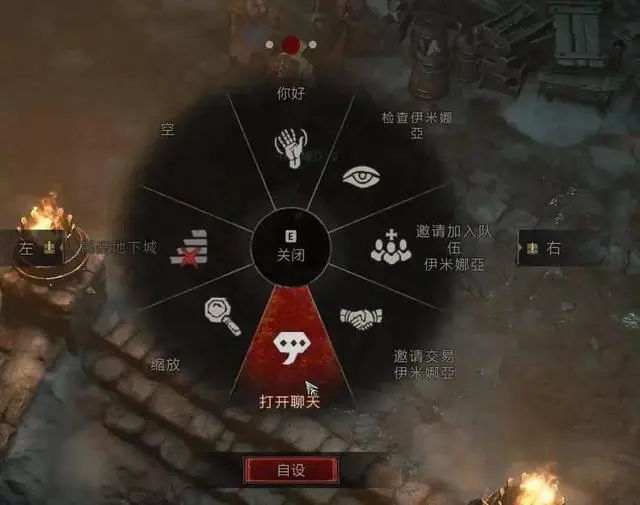Viewport: 640px width, 505px height.
Task: Open chat with 打开聊天 segment
Action: point(291,346)
